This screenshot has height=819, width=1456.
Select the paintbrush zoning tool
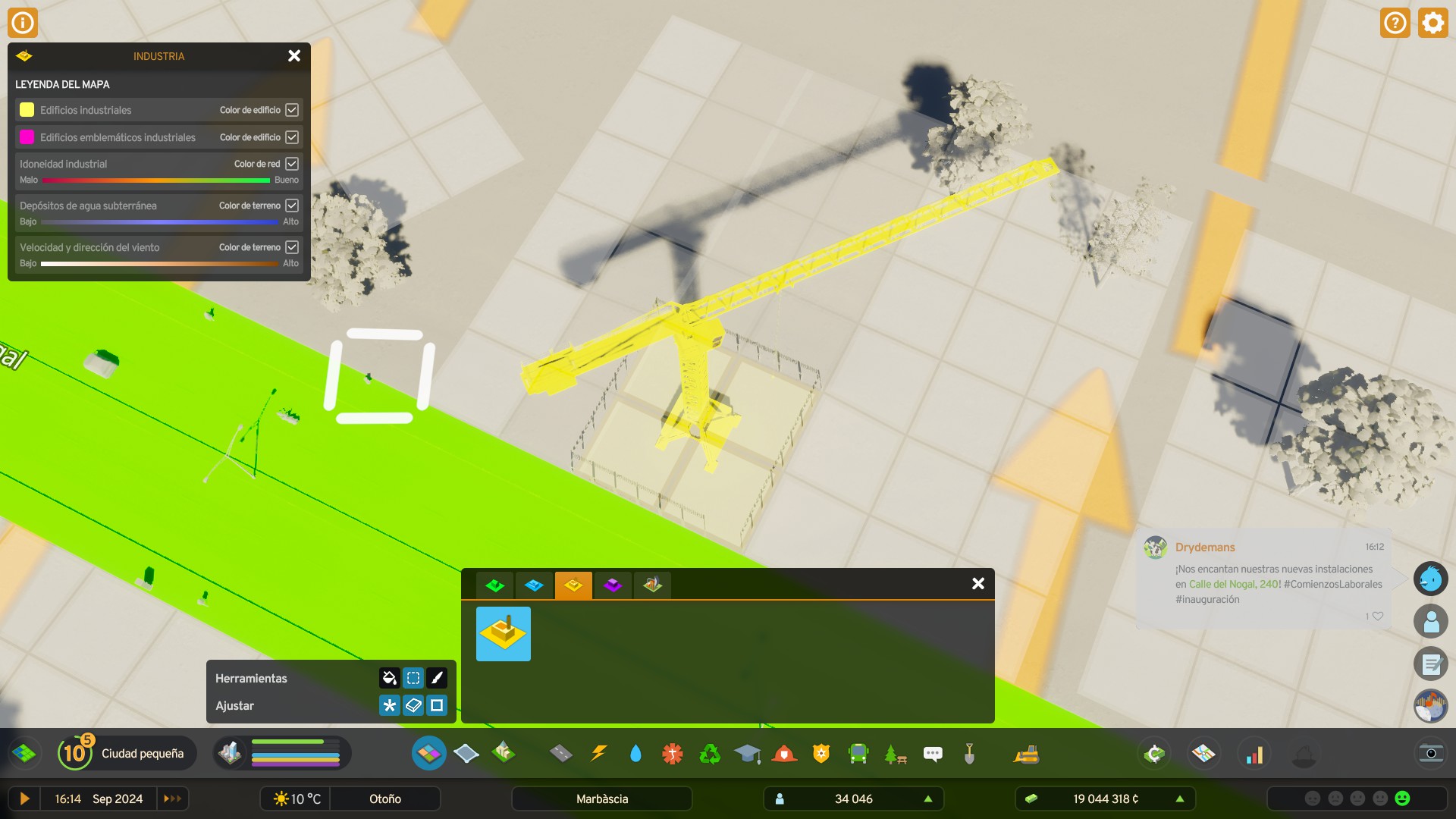(437, 678)
